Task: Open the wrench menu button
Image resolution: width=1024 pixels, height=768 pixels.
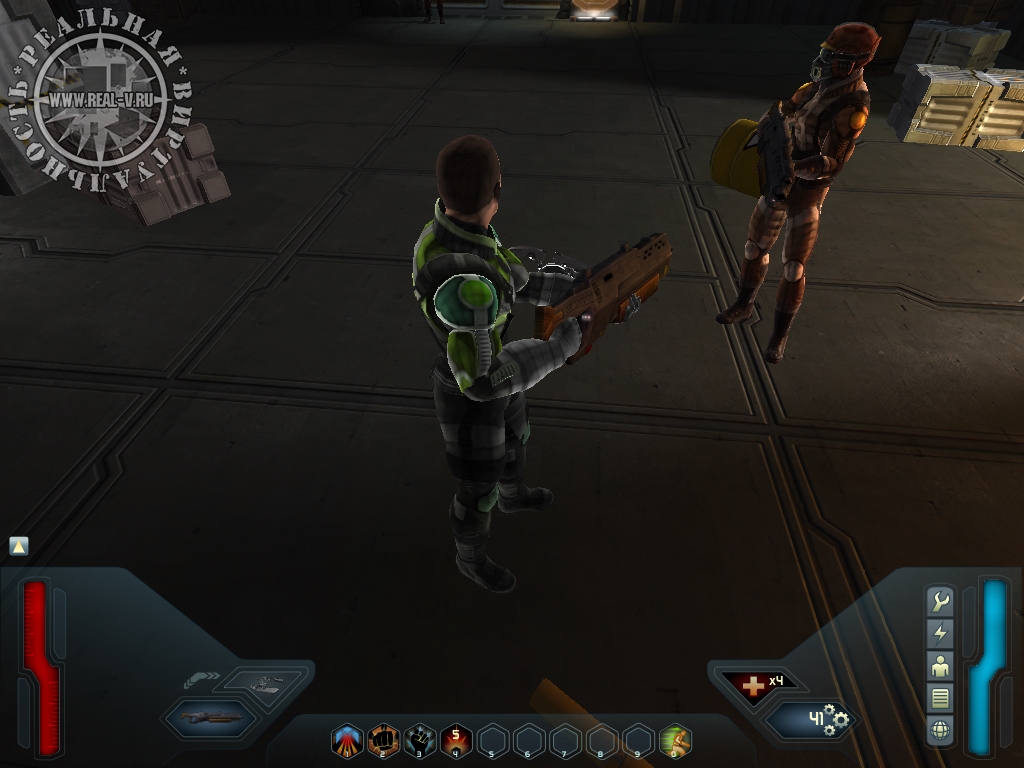Action: [940, 601]
